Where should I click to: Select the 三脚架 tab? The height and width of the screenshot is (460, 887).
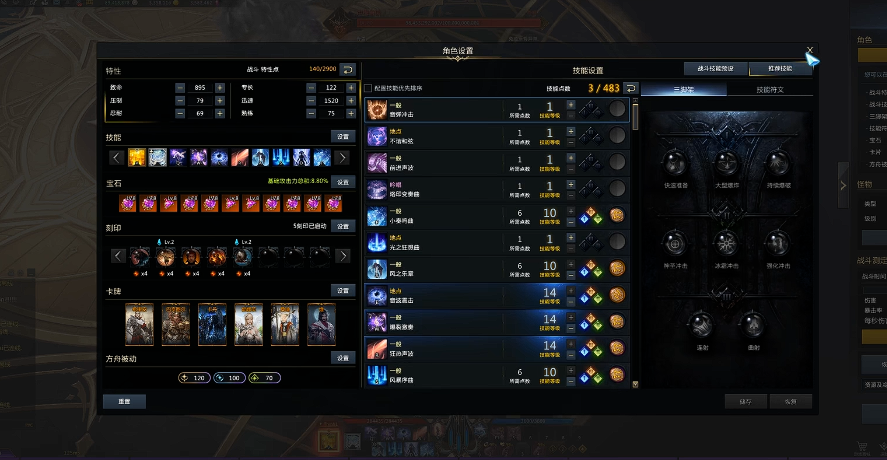683,90
